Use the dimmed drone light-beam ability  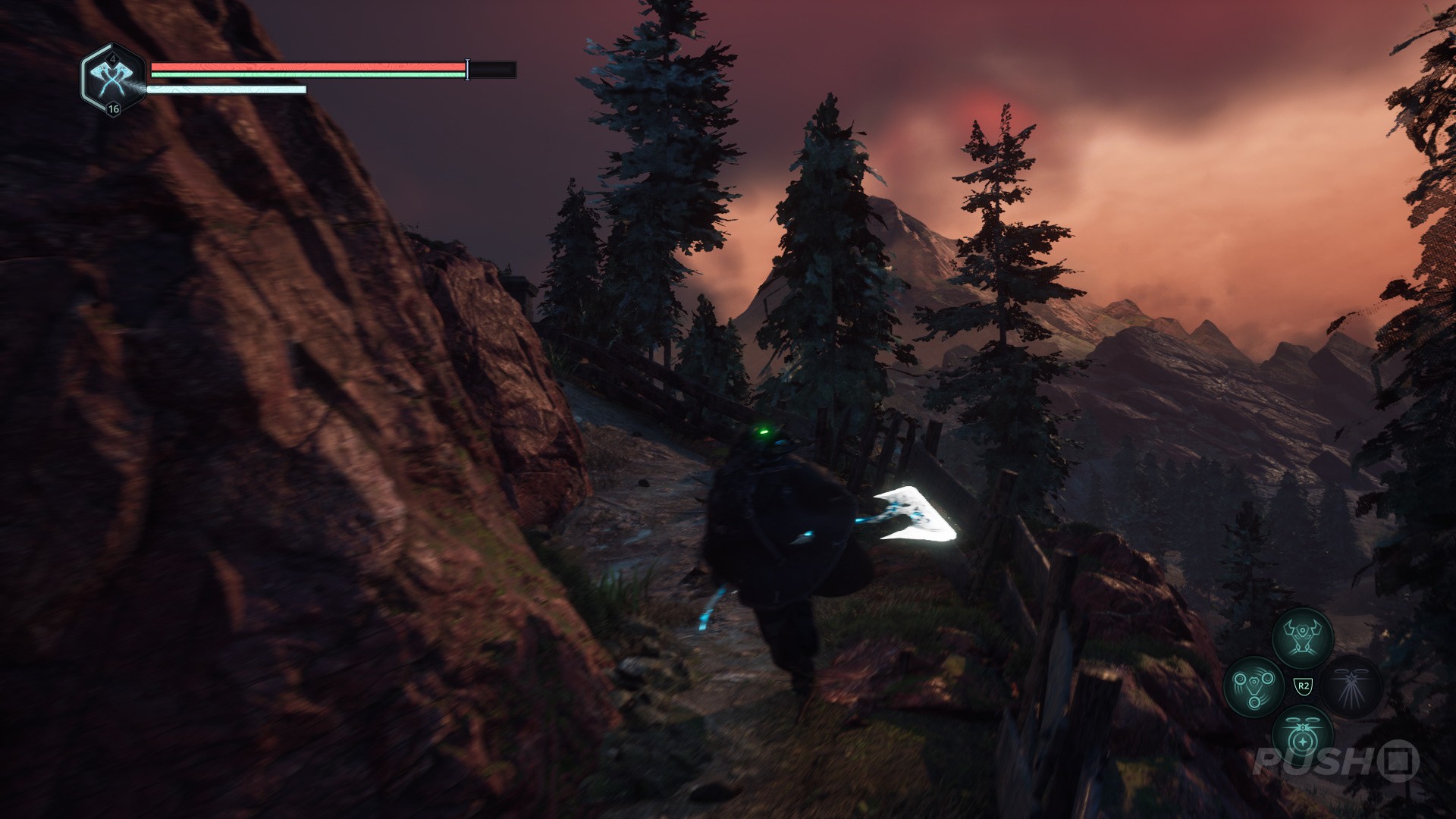1351,686
